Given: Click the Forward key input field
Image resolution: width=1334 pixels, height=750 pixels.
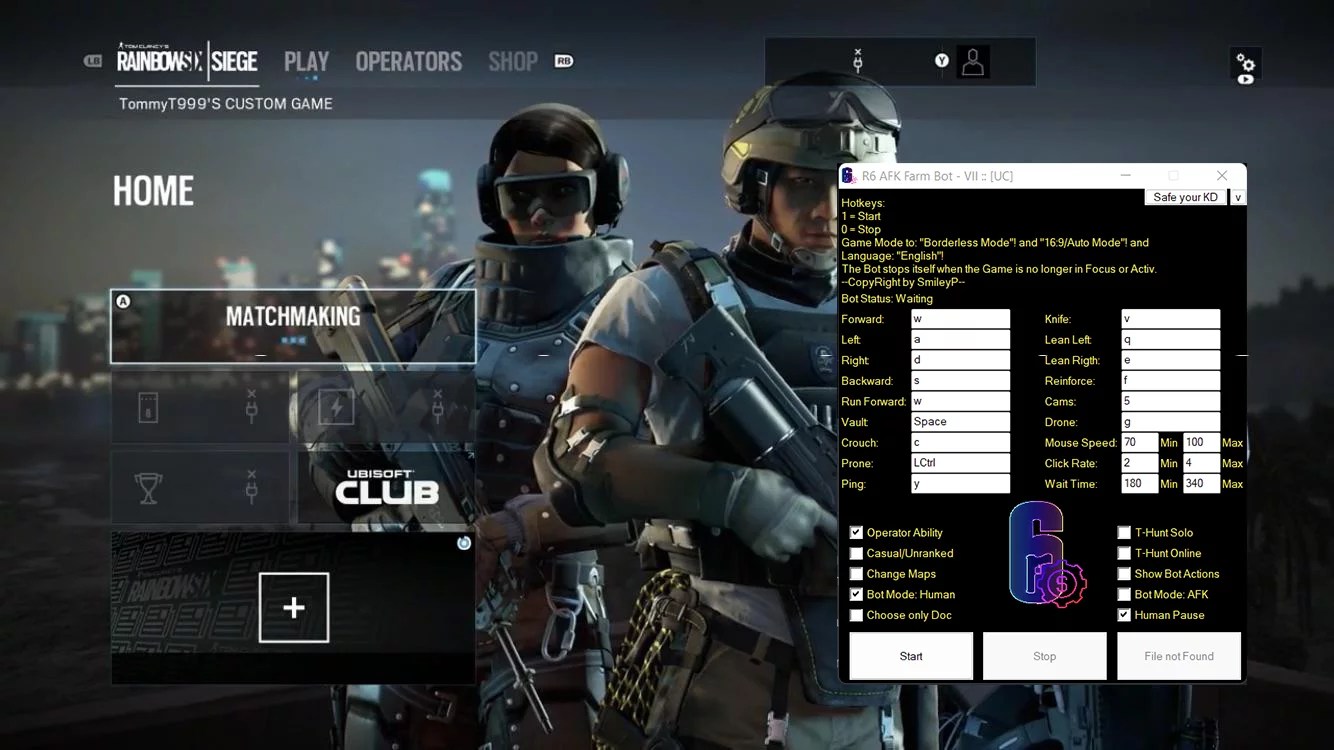Looking at the screenshot, I should click(x=959, y=318).
